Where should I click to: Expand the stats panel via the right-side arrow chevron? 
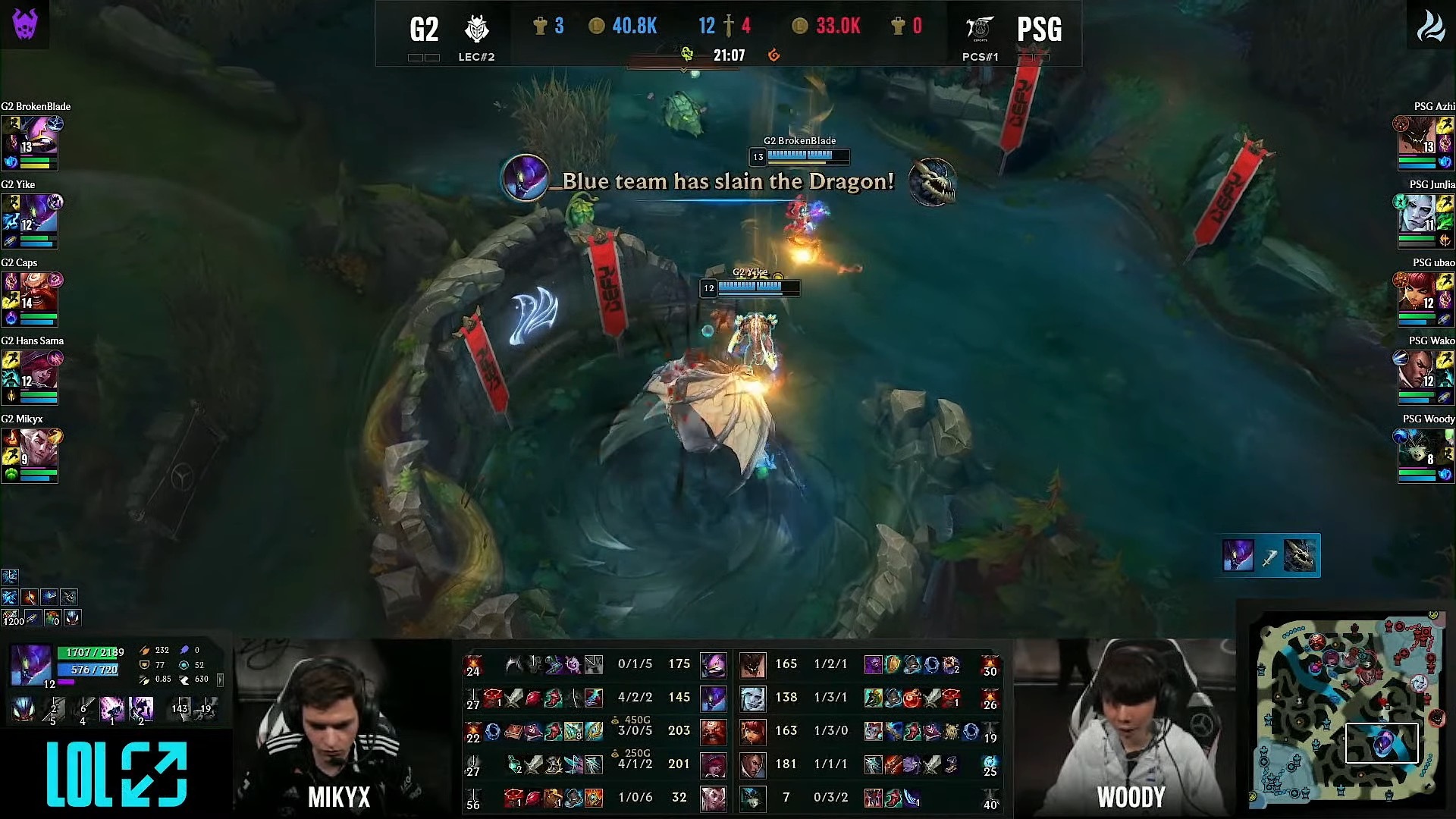pos(219,679)
